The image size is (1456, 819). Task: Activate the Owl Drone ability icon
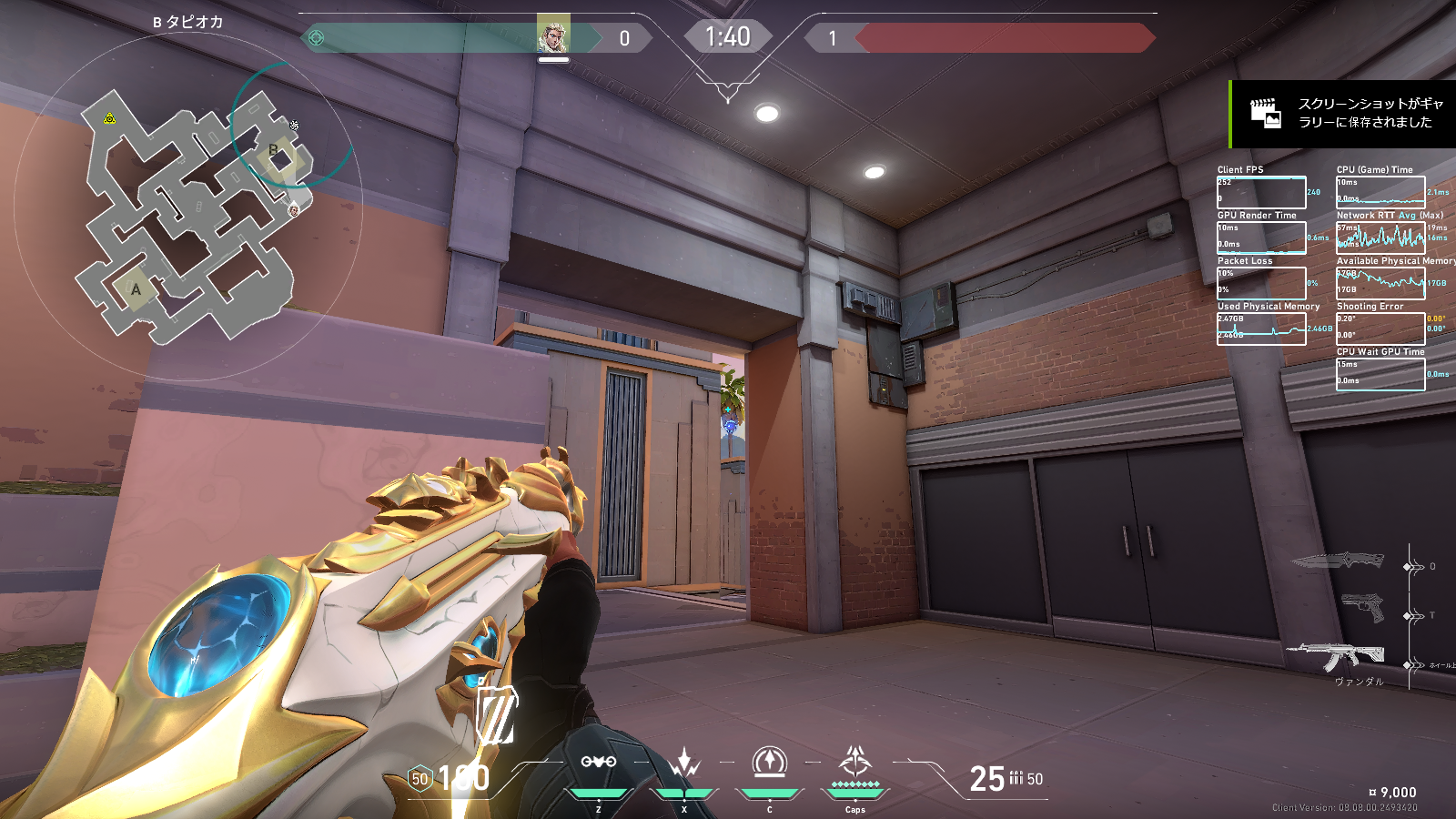tap(598, 763)
